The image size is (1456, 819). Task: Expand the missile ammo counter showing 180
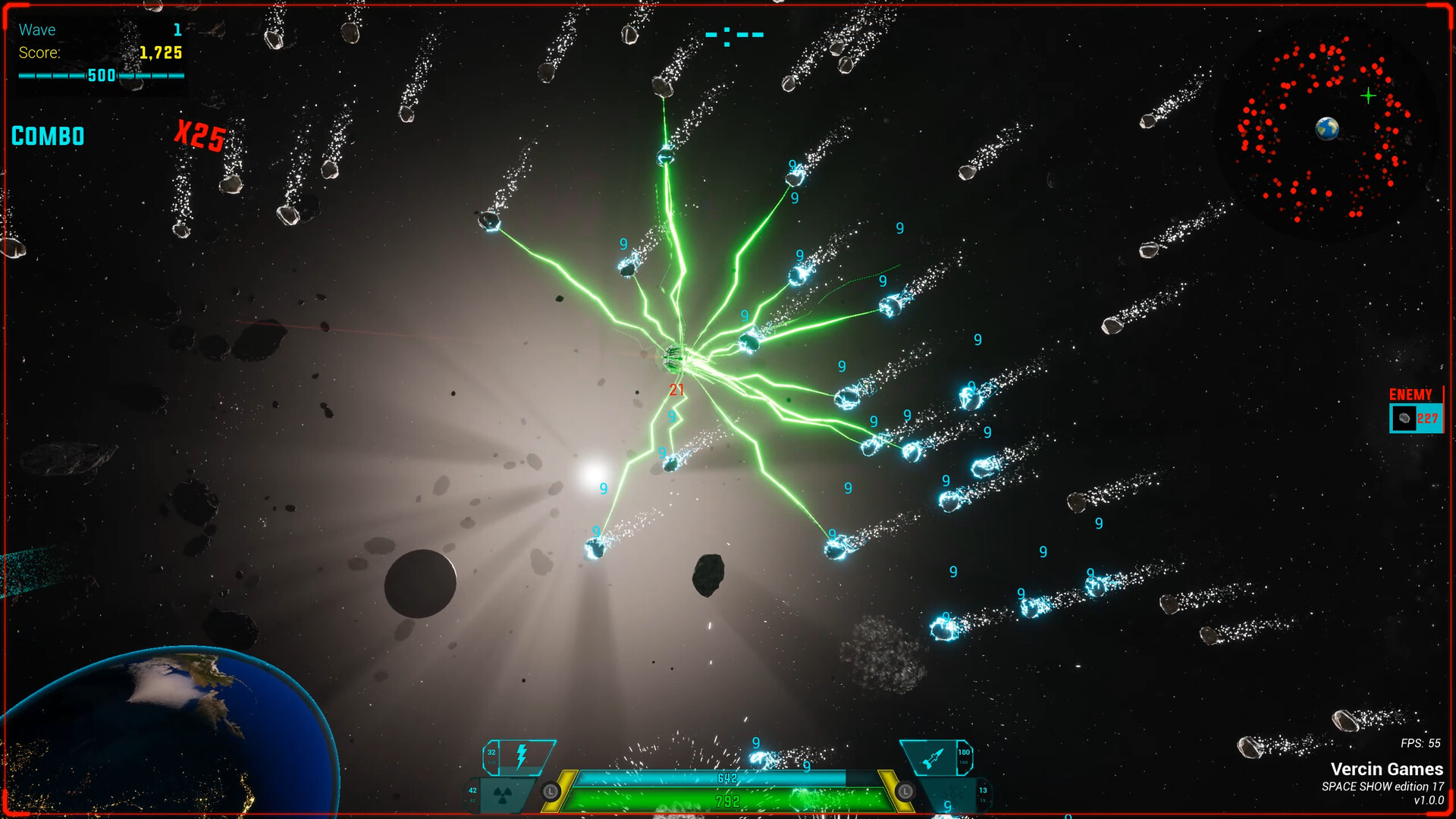[x=963, y=752]
